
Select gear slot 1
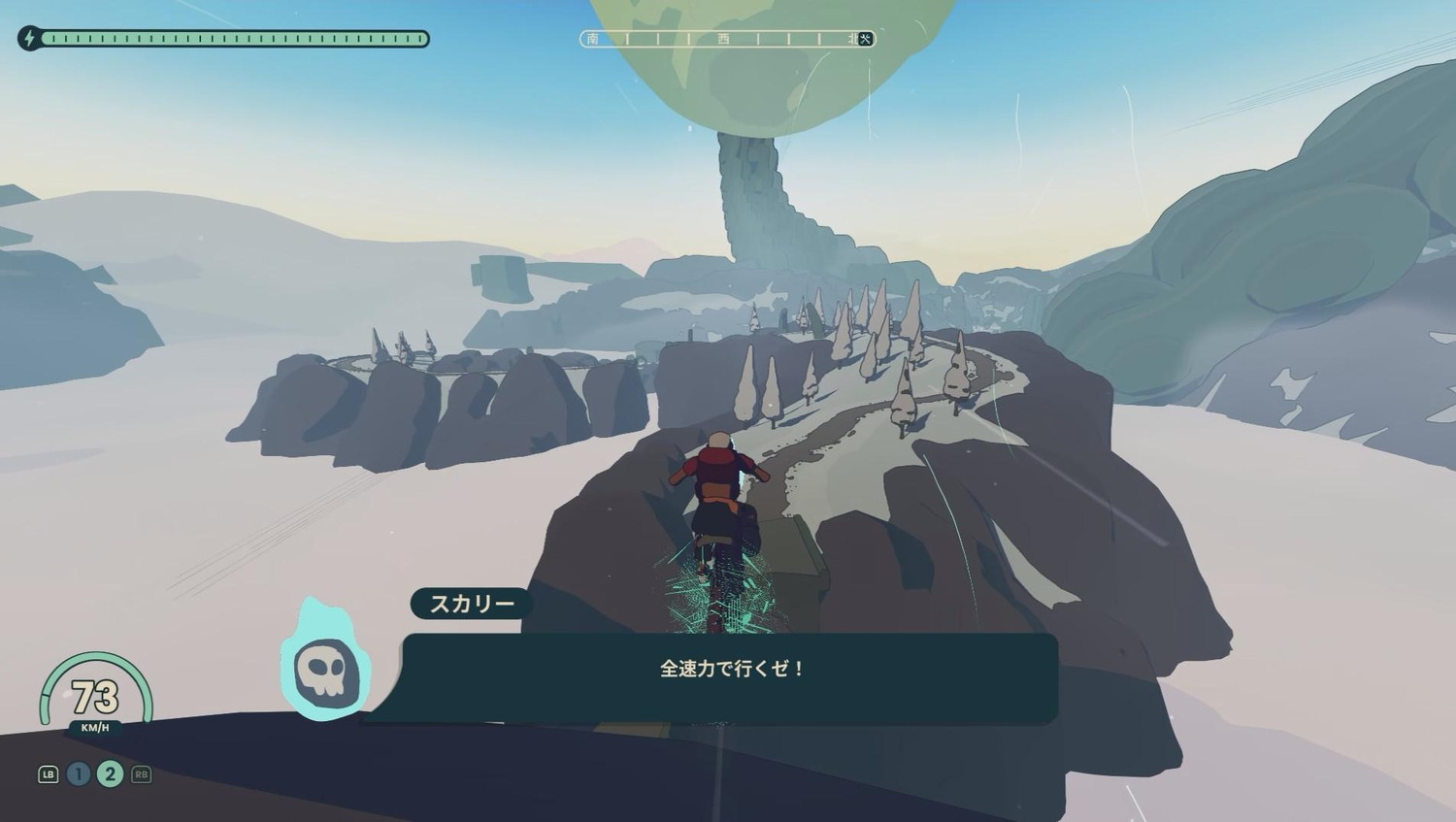click(x=79, y=773)
